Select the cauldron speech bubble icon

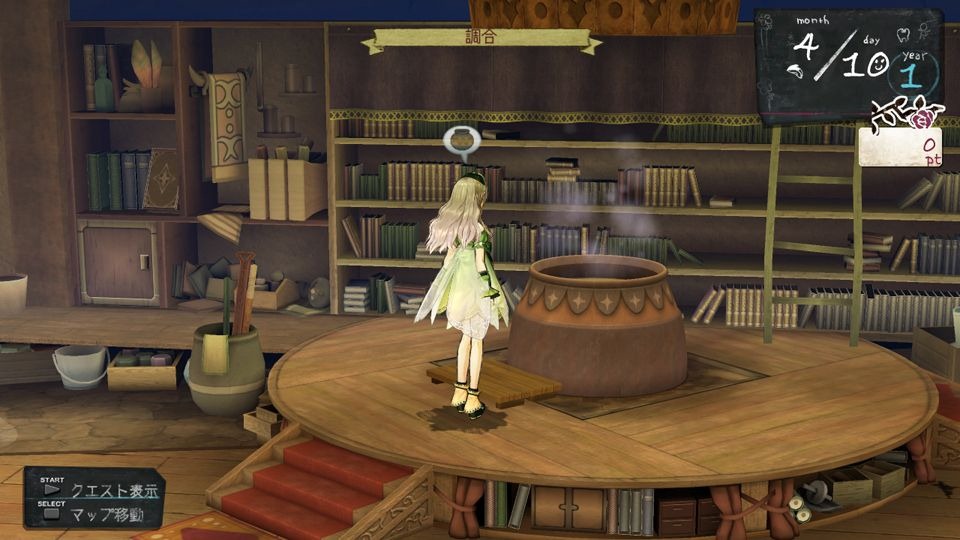click(x=461, y=141)
